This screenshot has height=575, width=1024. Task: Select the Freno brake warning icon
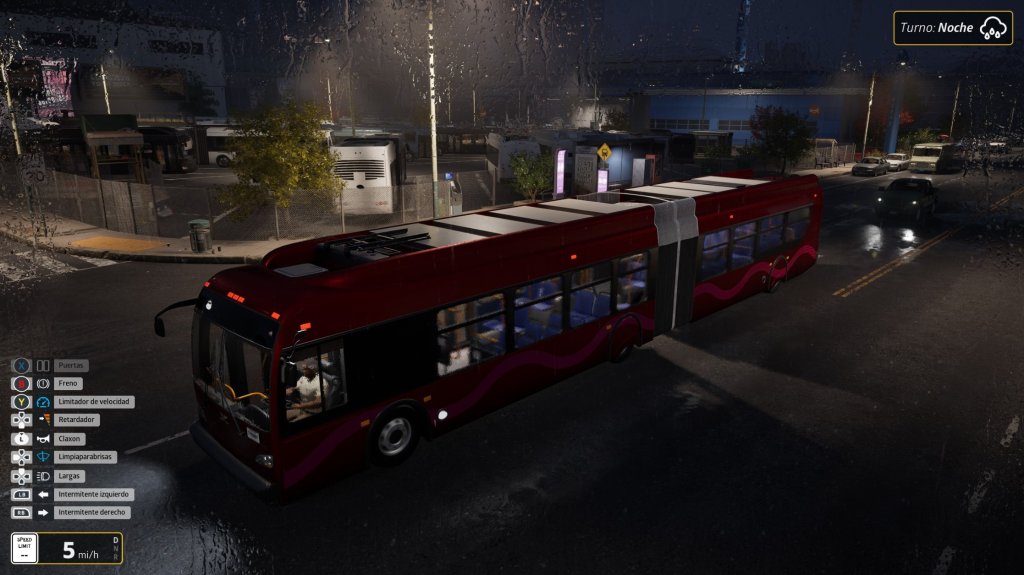pos(43,384)
